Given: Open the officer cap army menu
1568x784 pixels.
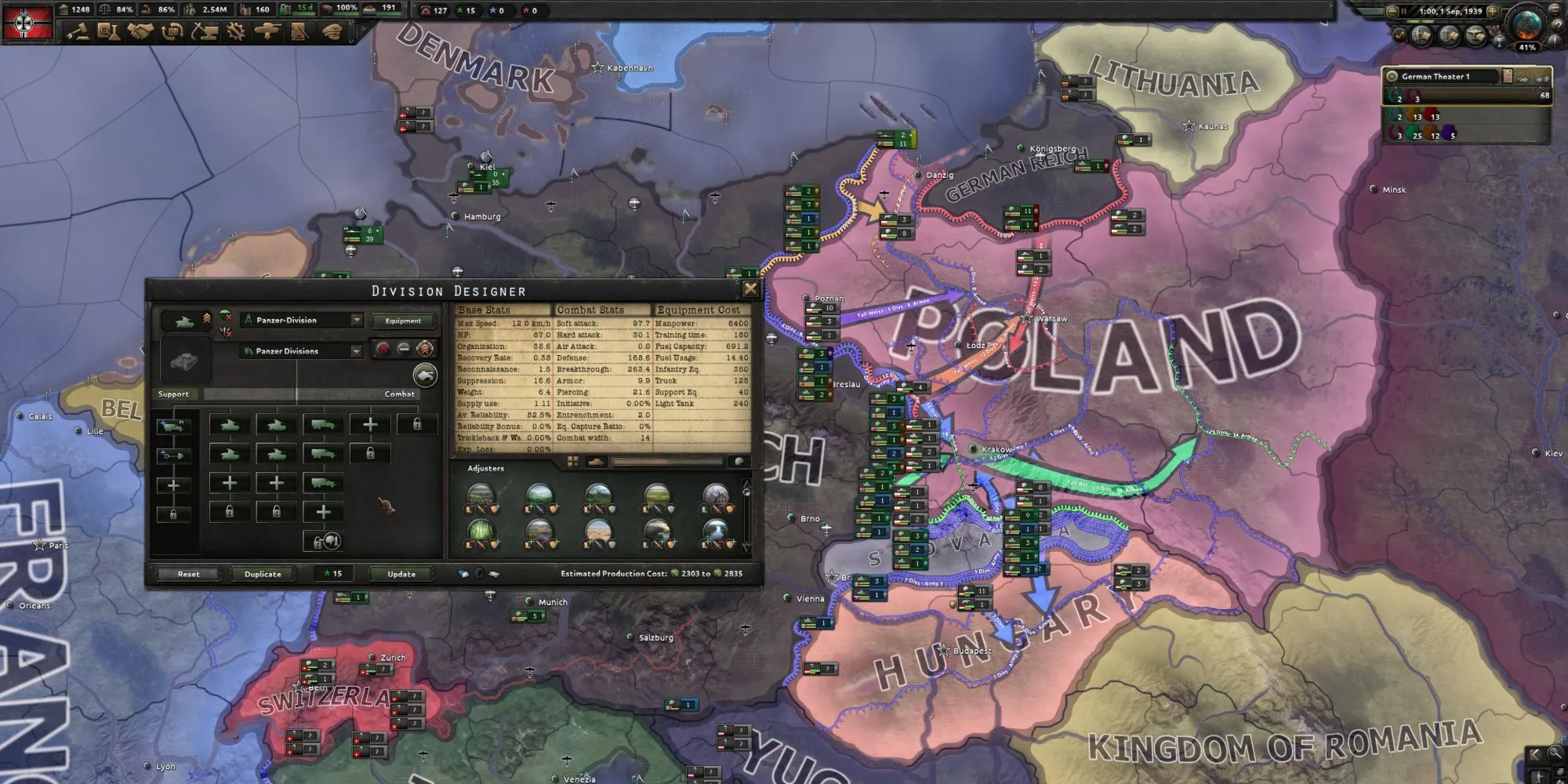Looking at the screenshot, I should pyautogui.click(x=332, y=32).
